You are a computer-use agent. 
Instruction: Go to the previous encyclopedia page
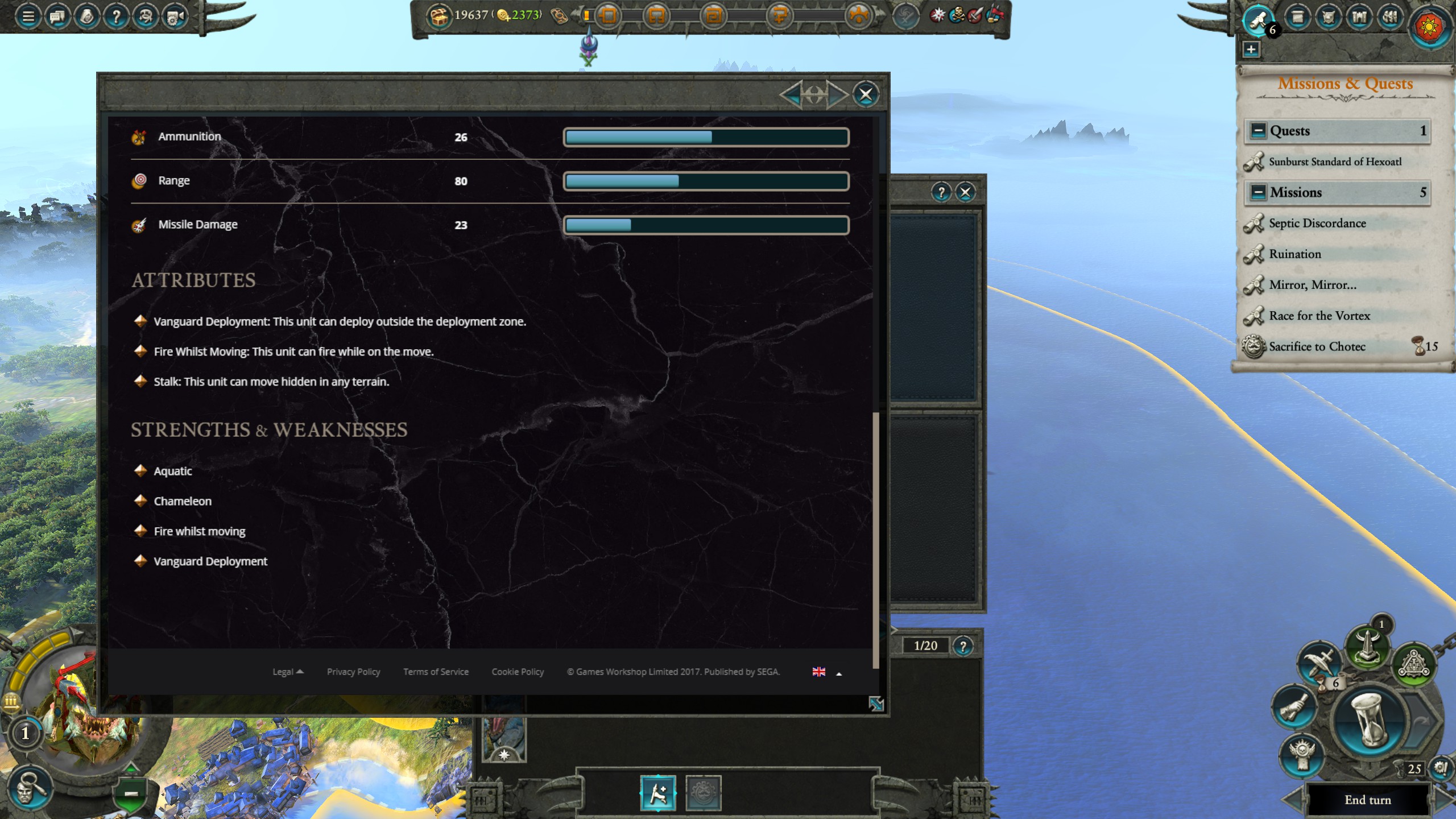click(x=791, y=94)
